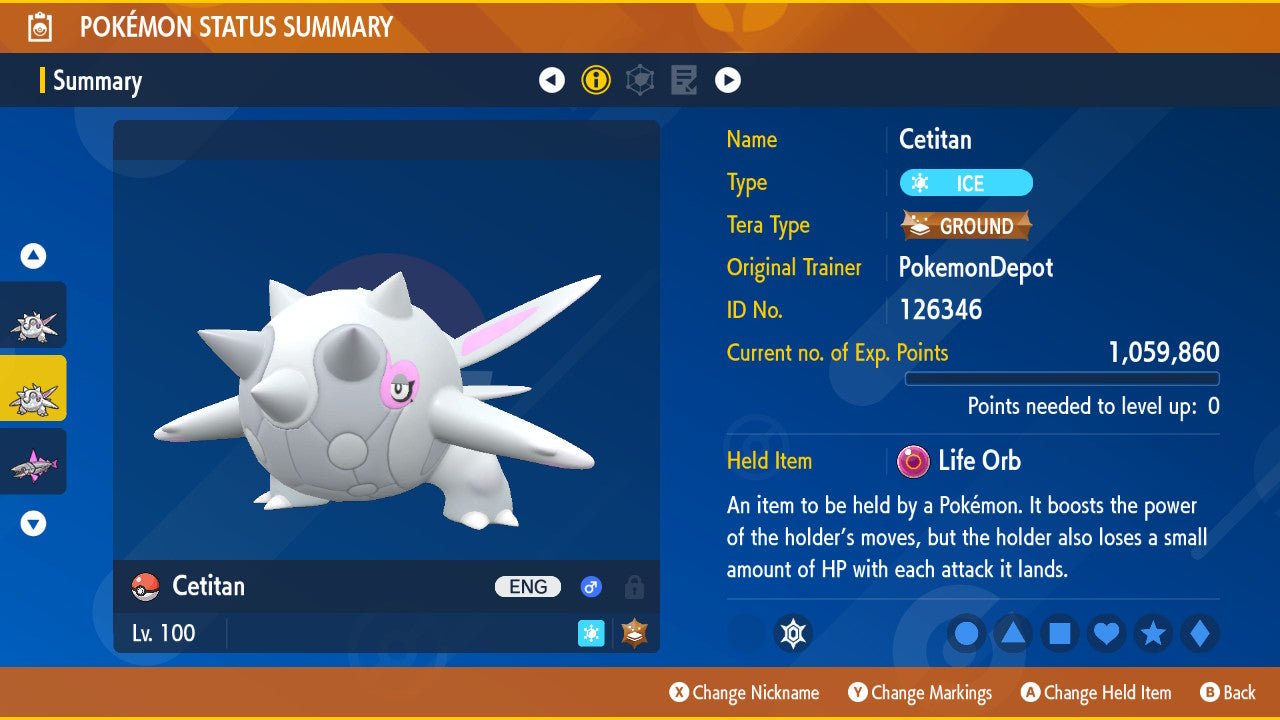This screenshot has height=720, width=1280.
Task: Toggle the heart marking
Action: pyautogui.click(x=1107, y=634)
